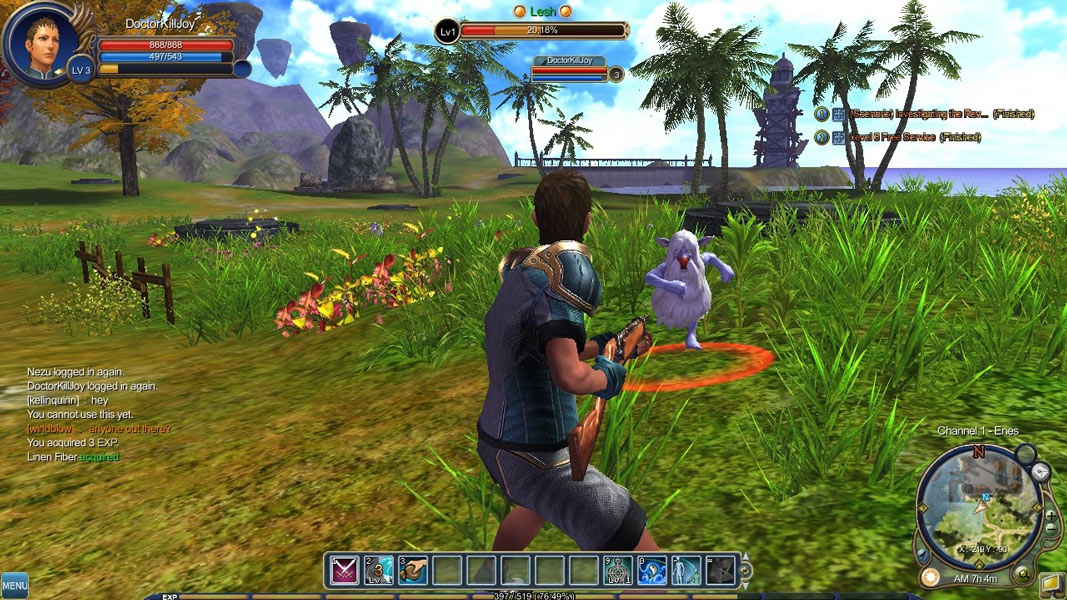Click the greyed-out last hotbar skill

coord(720,570)
